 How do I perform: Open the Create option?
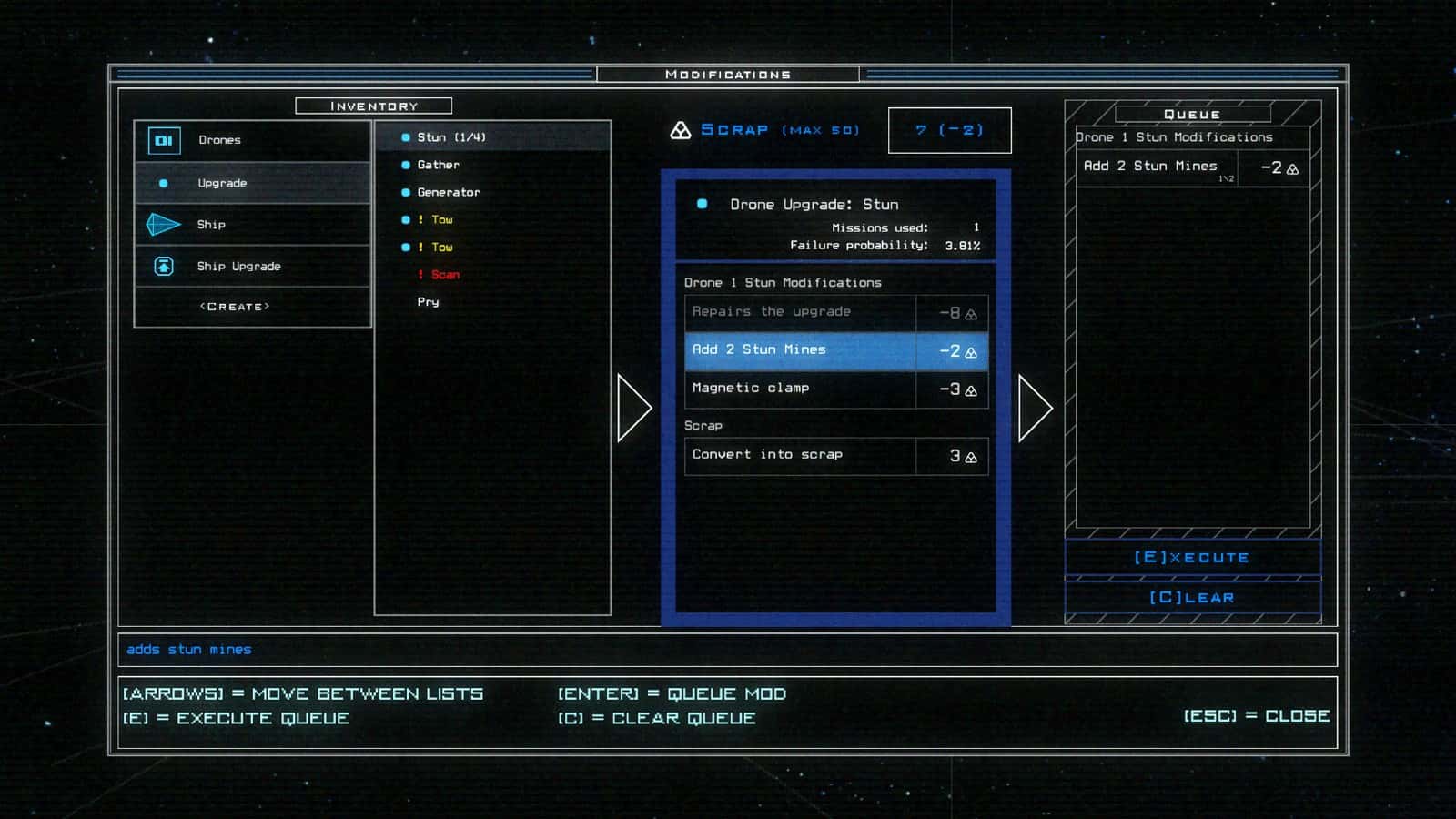235,308
